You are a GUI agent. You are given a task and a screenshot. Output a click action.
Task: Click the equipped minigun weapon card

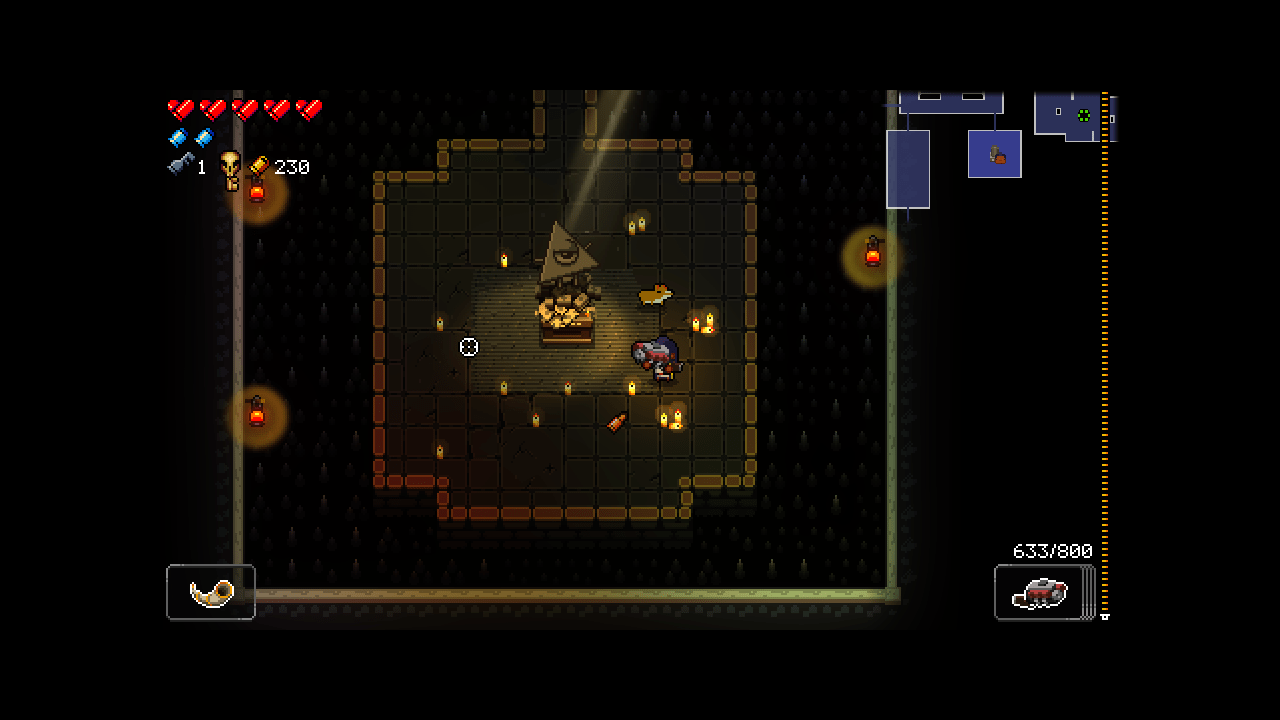click(1040, 592)
